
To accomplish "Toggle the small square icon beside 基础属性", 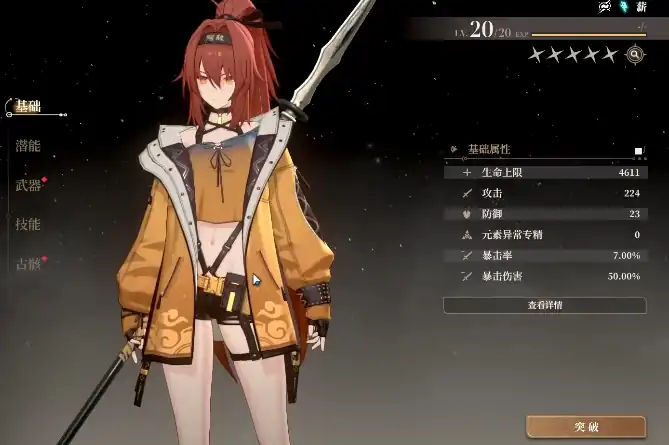I will tap(638, 151).
